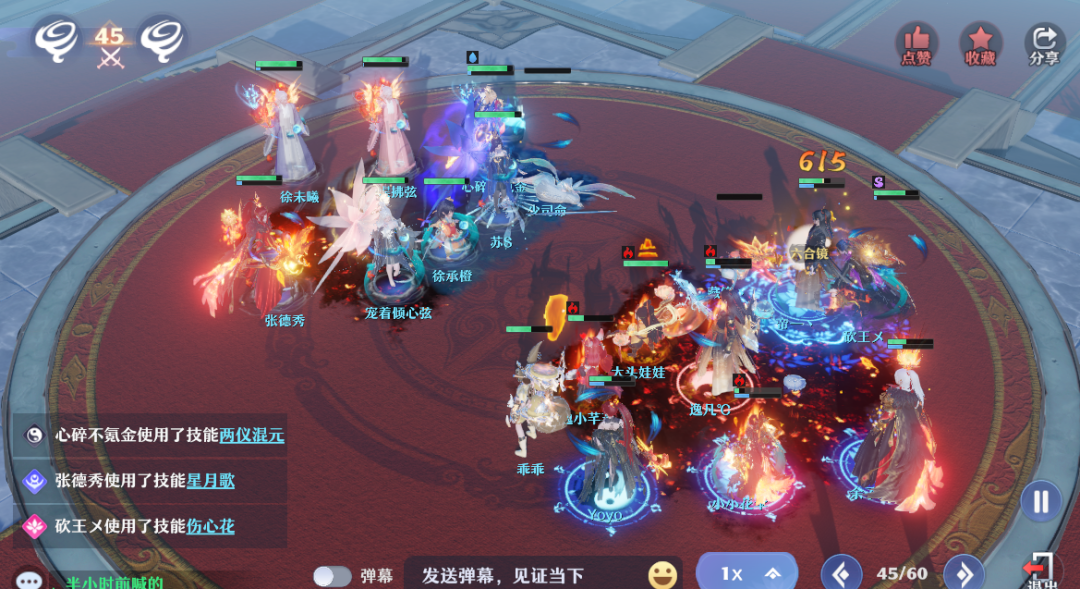This screenshot has width=1080, height=589.
Task: Share the battle via 分享 button
Action: [x=1044, y=44]
